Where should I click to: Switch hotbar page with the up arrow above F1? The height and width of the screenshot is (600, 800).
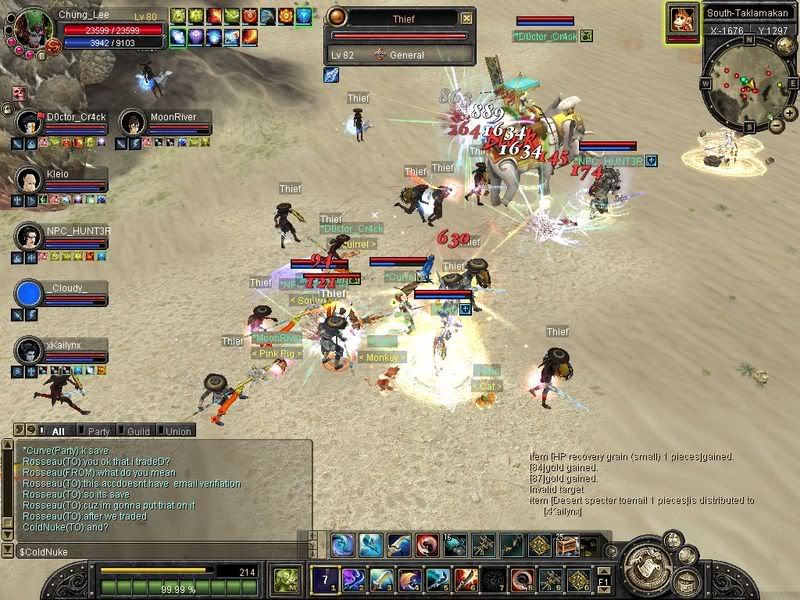(604, 569)
